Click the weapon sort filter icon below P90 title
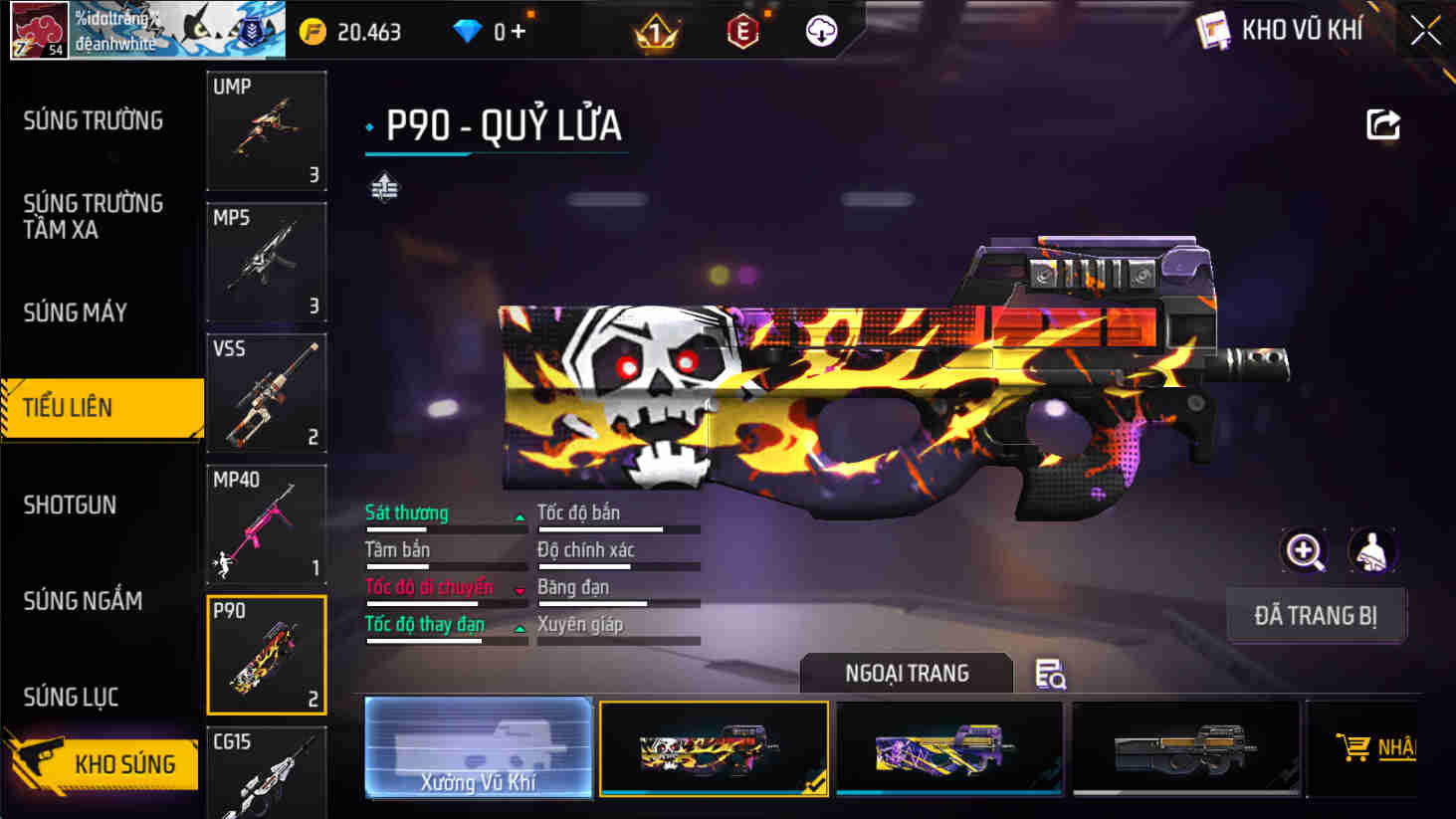1456x819 pixels. coord(382,189)
